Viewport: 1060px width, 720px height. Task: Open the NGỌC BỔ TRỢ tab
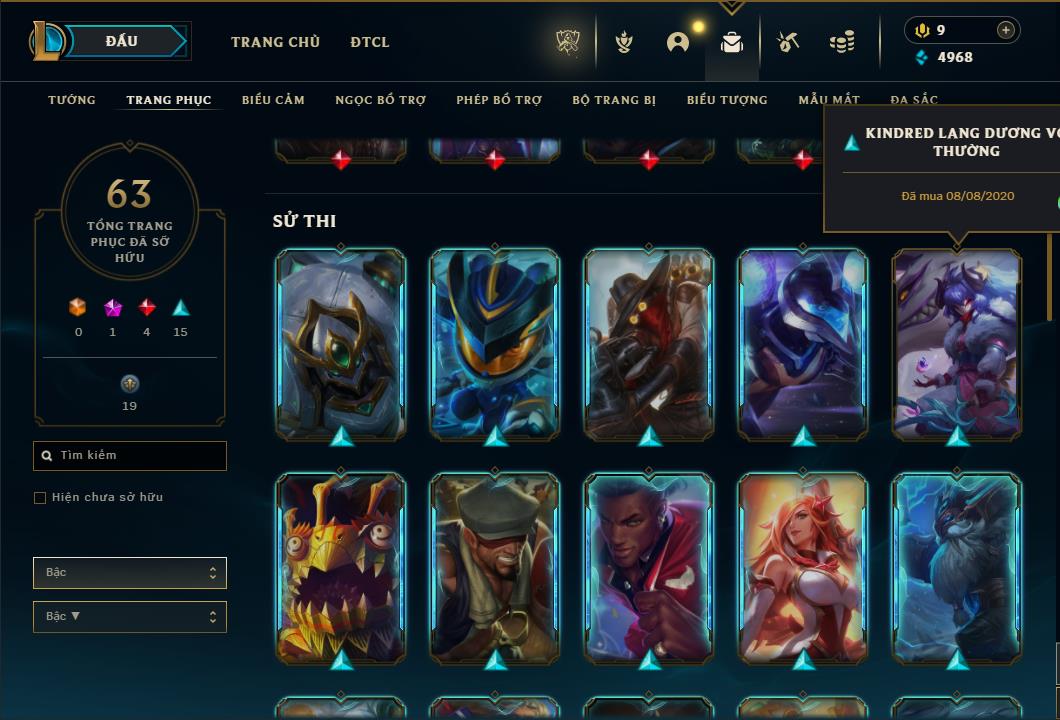380,100
